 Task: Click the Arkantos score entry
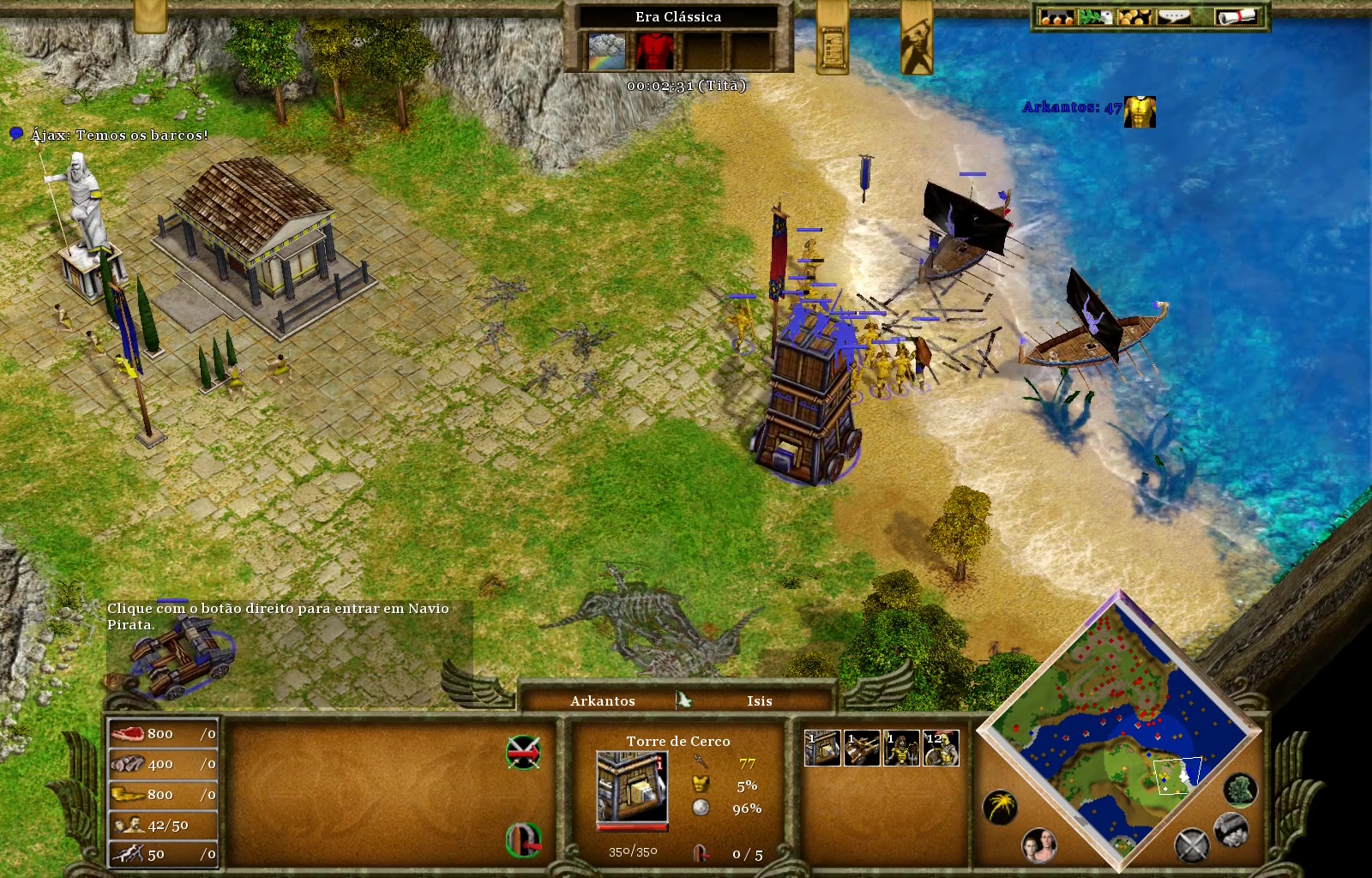[x=1072, y=108]
